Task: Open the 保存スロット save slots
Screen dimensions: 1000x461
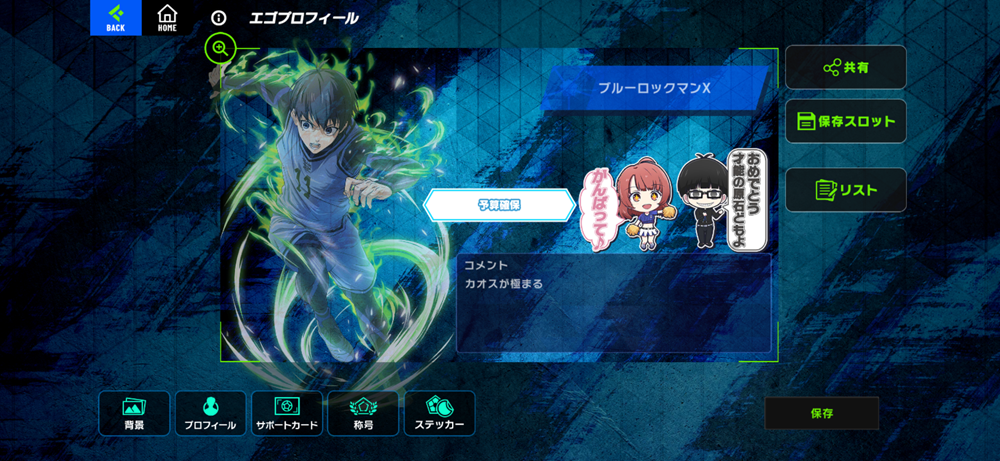Action: click(x=845, y=122)
